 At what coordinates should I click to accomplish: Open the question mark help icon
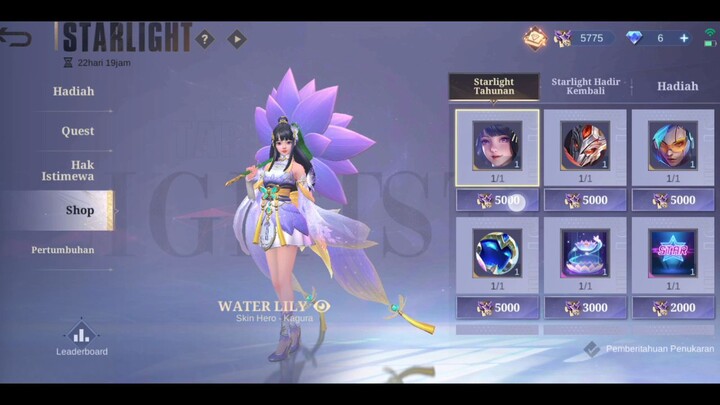(205, 39)
